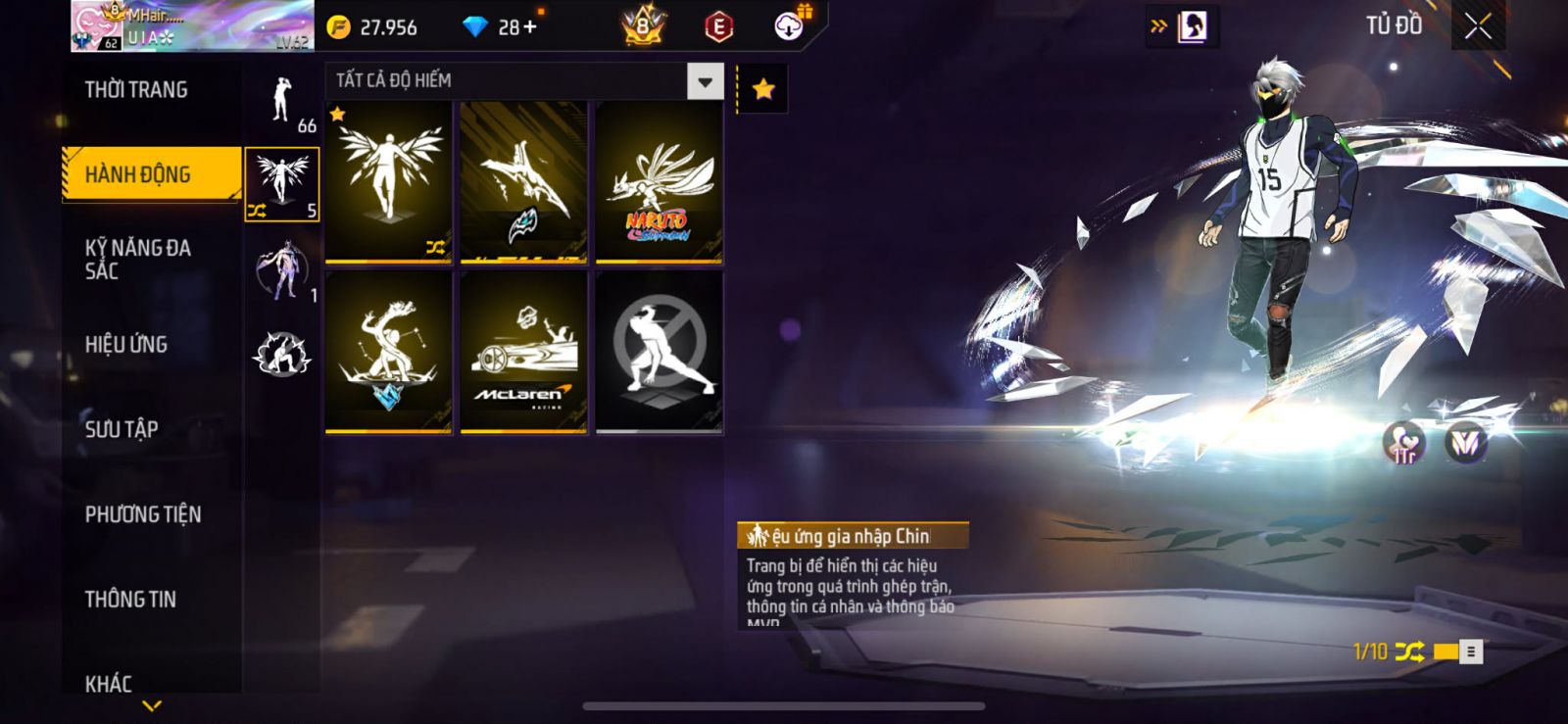Open the emote subcategory with 66 items
Viewport: 1568px width, 724px height.
283,104
